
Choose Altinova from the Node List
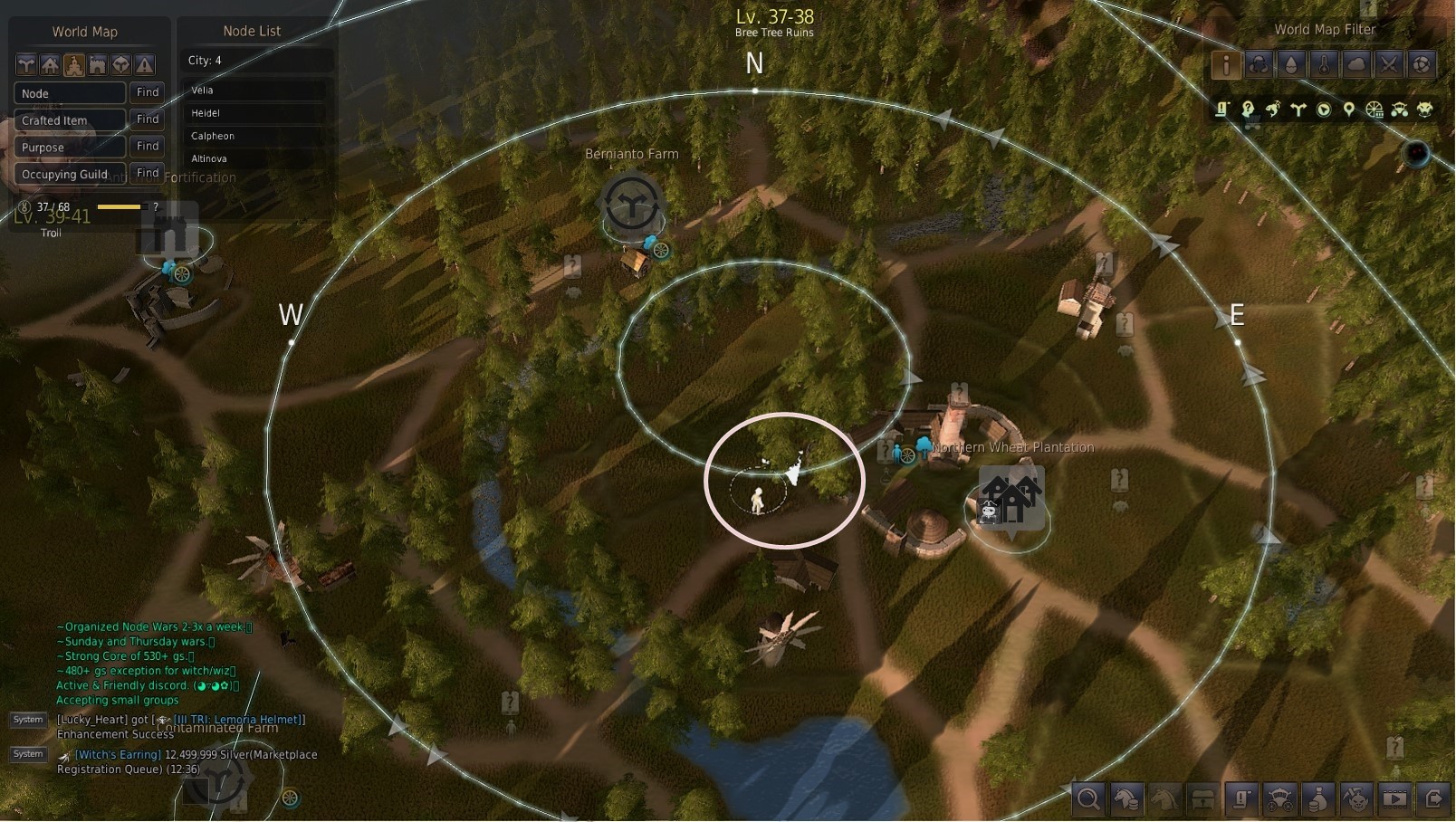(x=255, y=158)
